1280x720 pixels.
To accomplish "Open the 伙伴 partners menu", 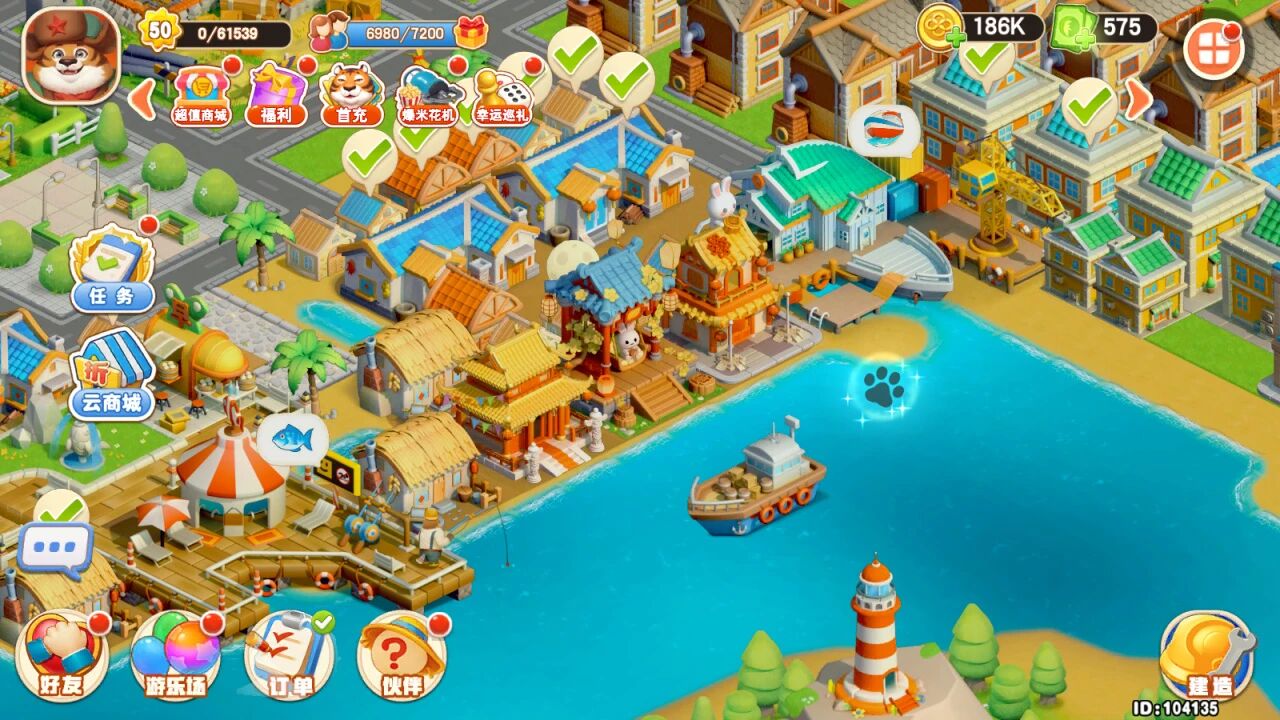I will point(402,656).
